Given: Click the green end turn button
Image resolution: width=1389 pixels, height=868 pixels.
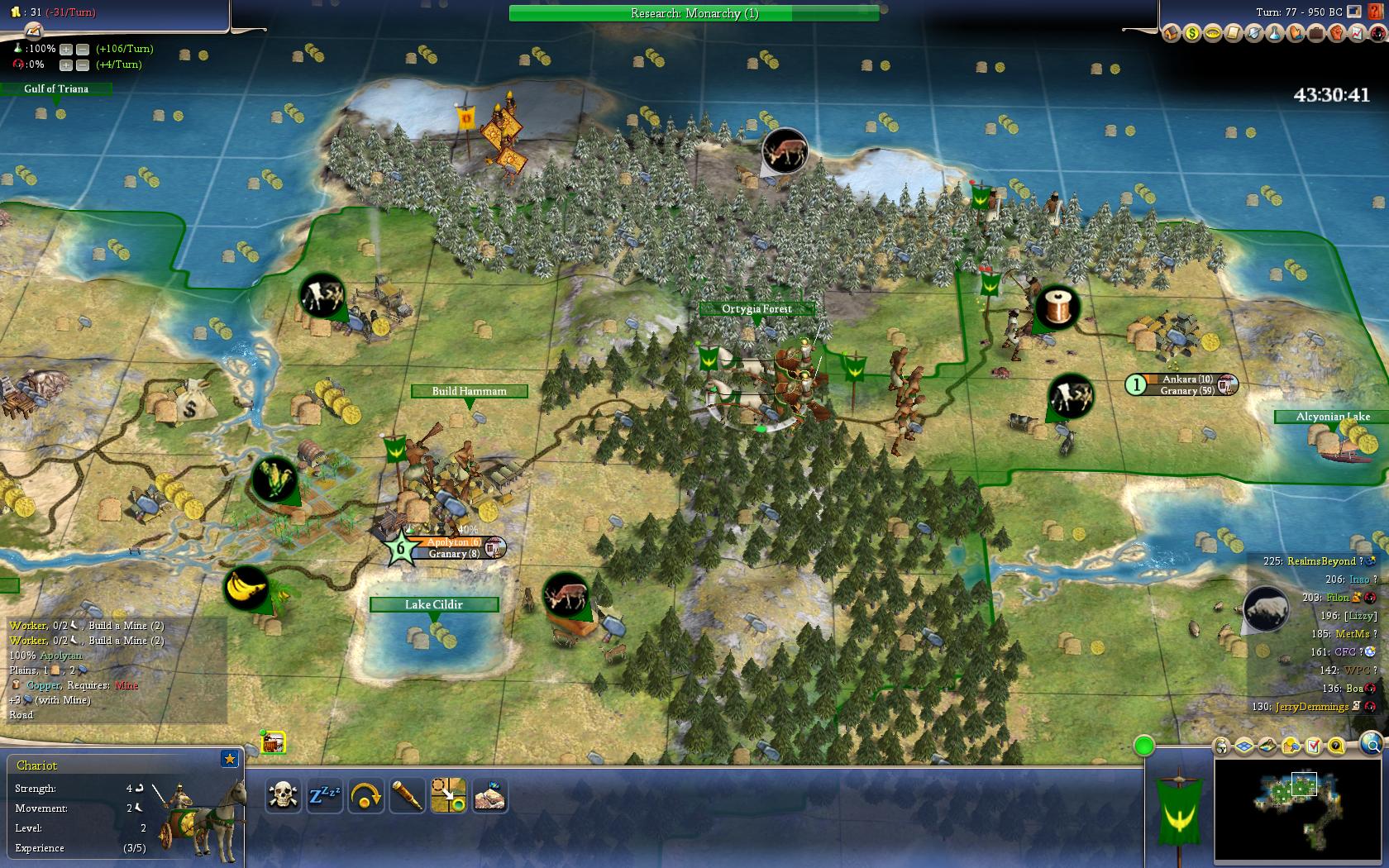Looking at the screenshot, I should click(1144, 746).
